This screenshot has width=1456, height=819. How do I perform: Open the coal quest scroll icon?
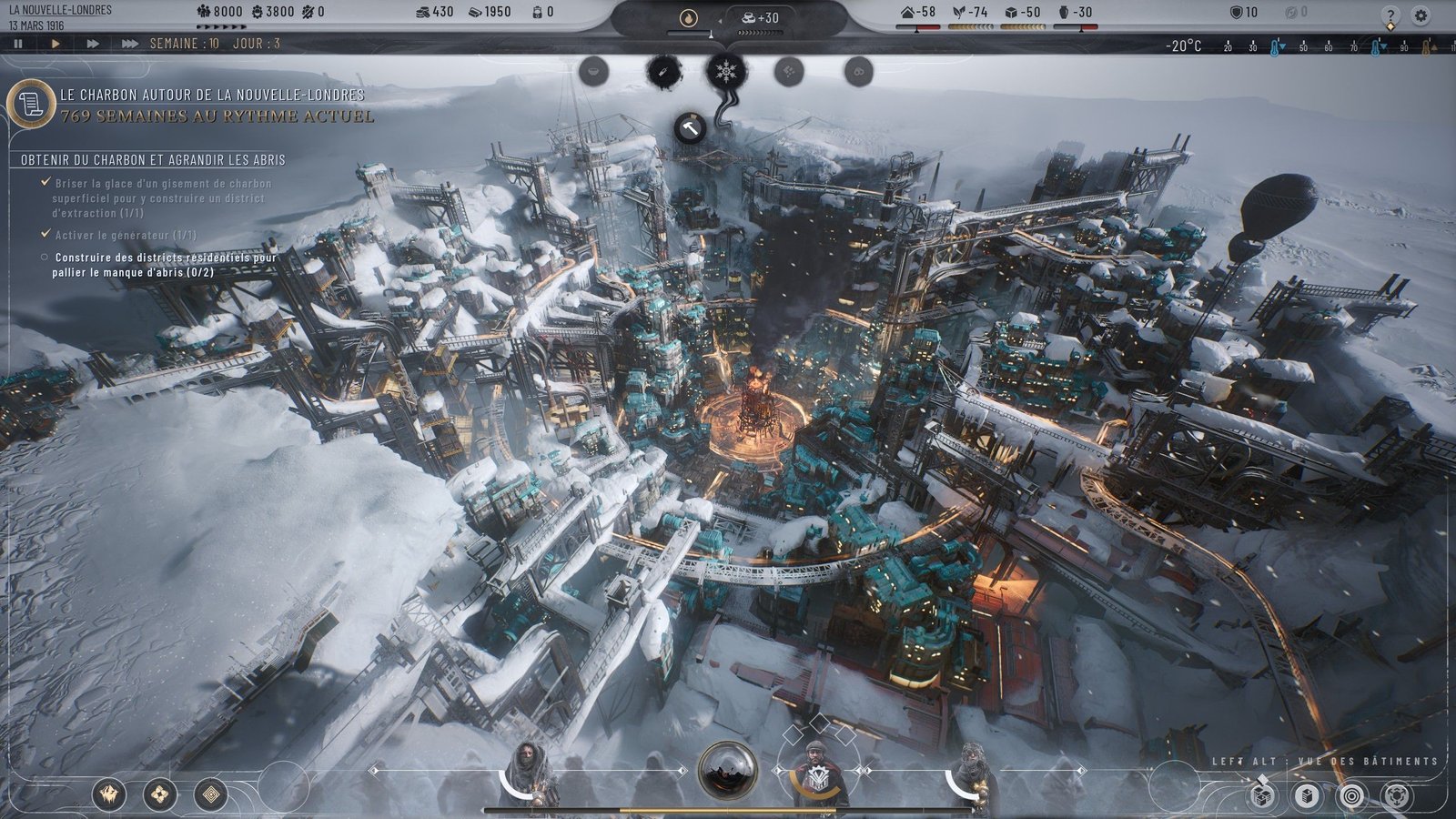[x=31, y=104]
